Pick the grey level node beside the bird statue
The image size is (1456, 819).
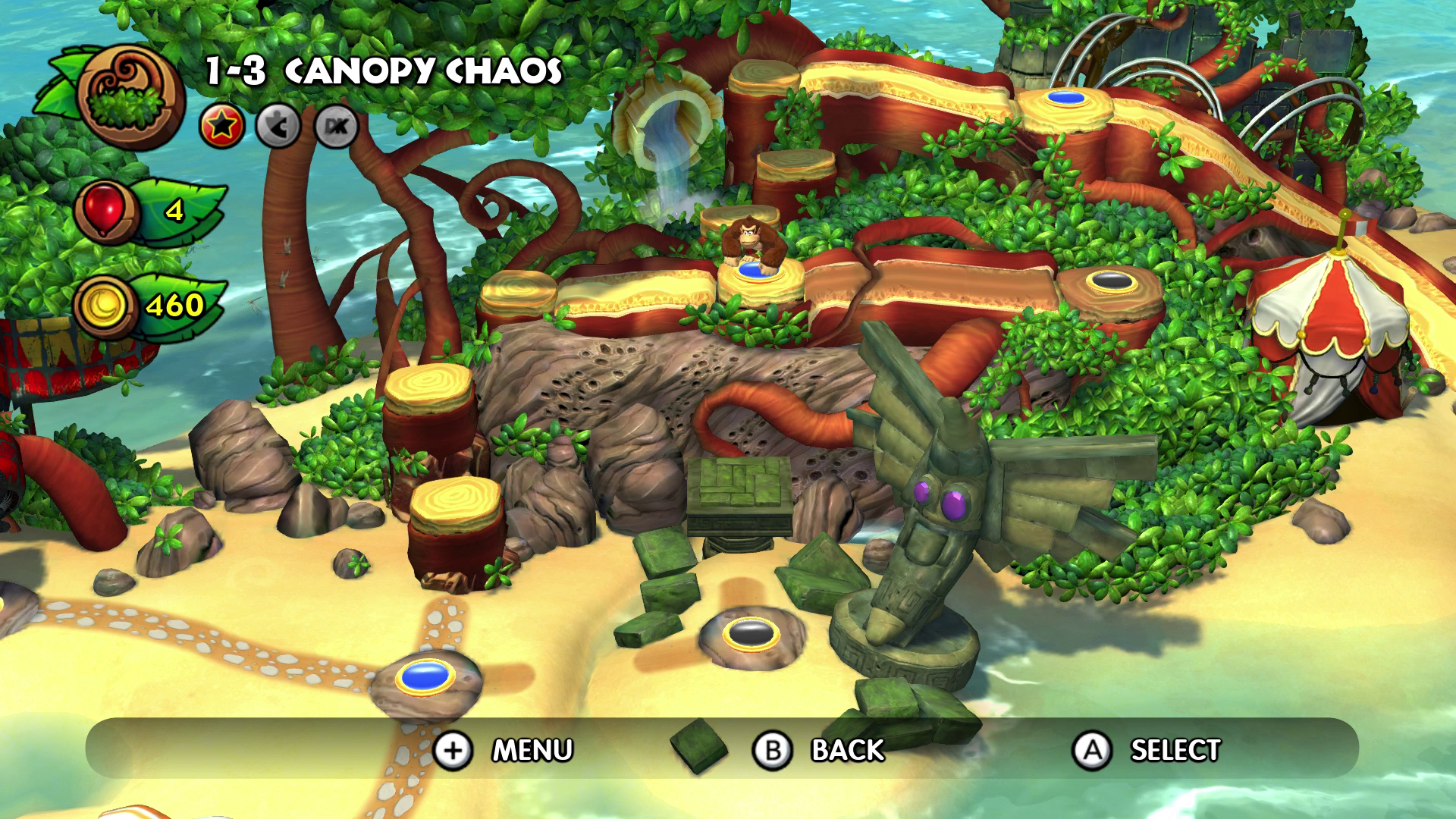click(x=750, y=632)
